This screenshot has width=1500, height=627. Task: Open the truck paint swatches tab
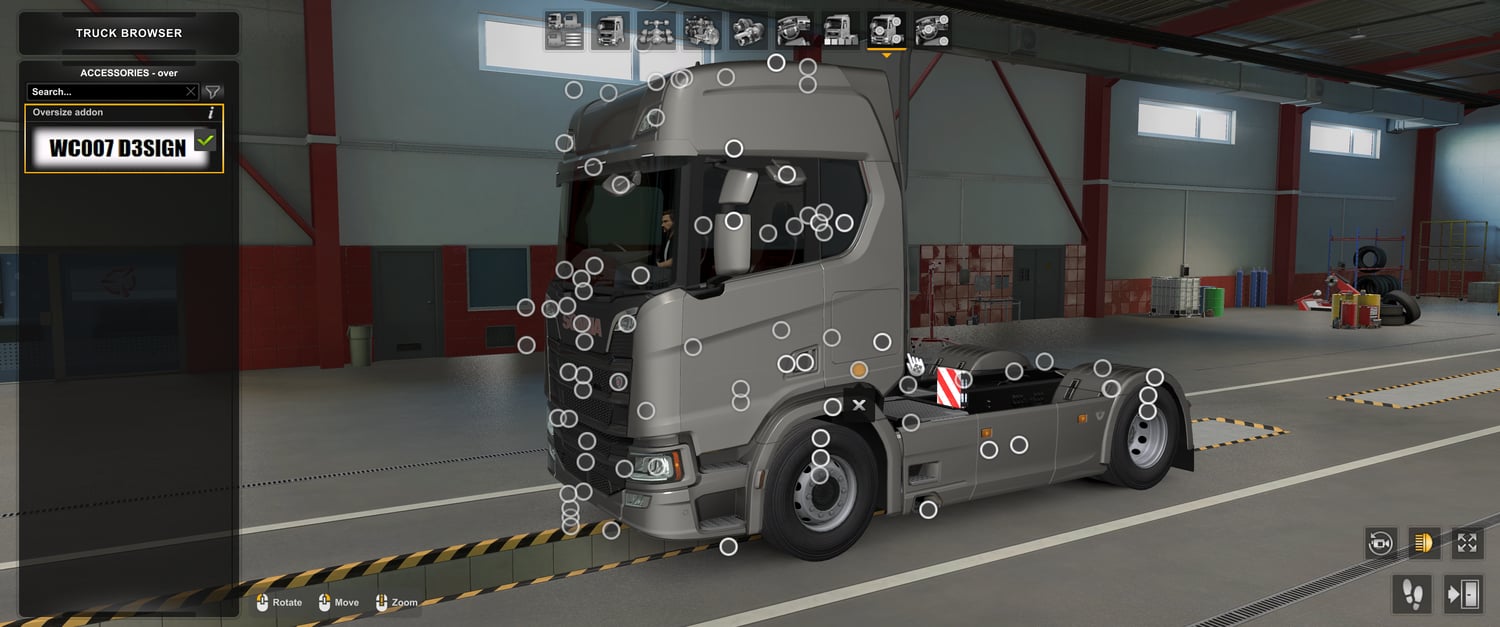[x=840, y=31]
